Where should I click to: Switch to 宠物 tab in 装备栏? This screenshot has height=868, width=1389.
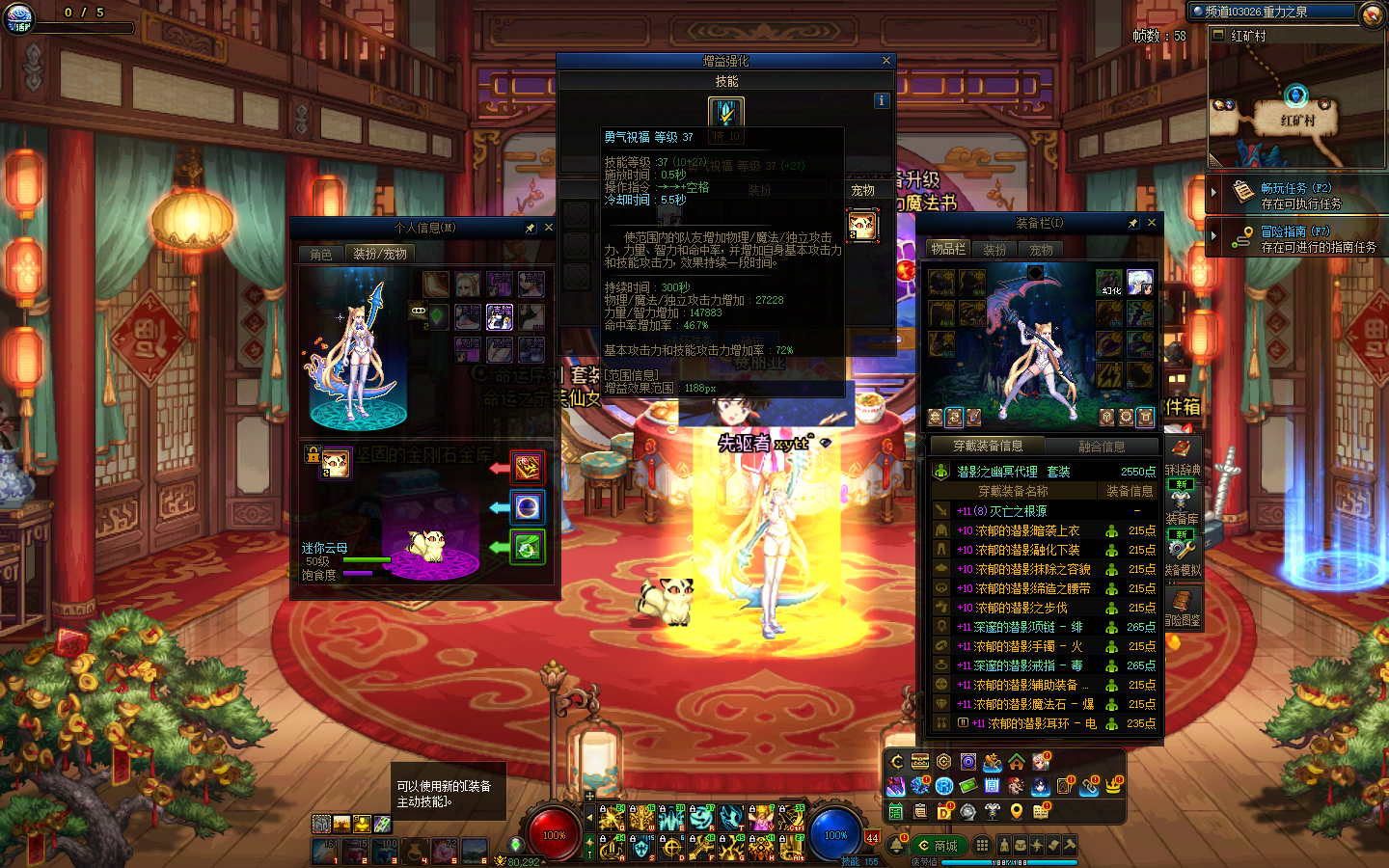point(1042,250)
